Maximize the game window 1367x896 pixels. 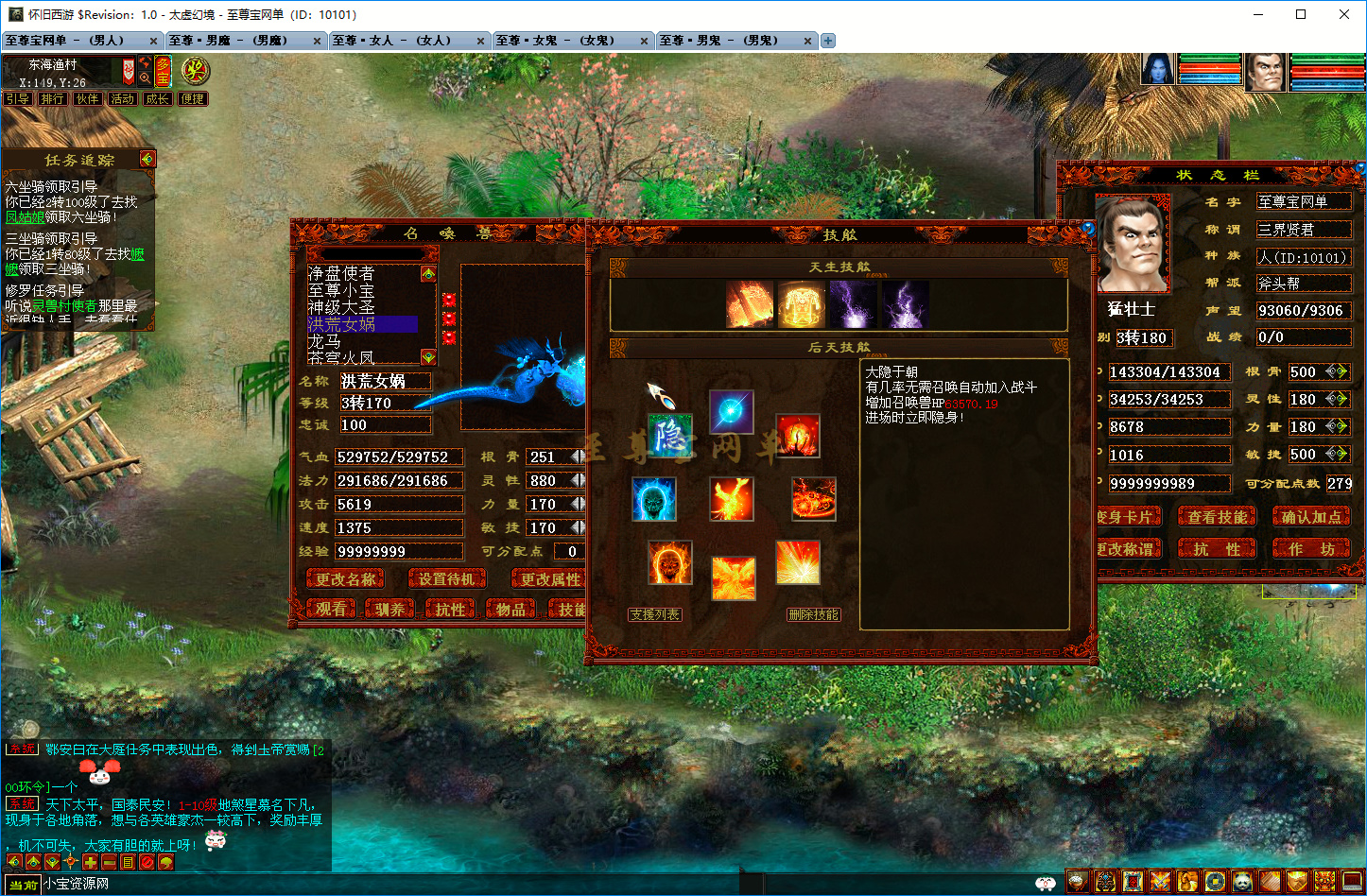[1301, 14]
